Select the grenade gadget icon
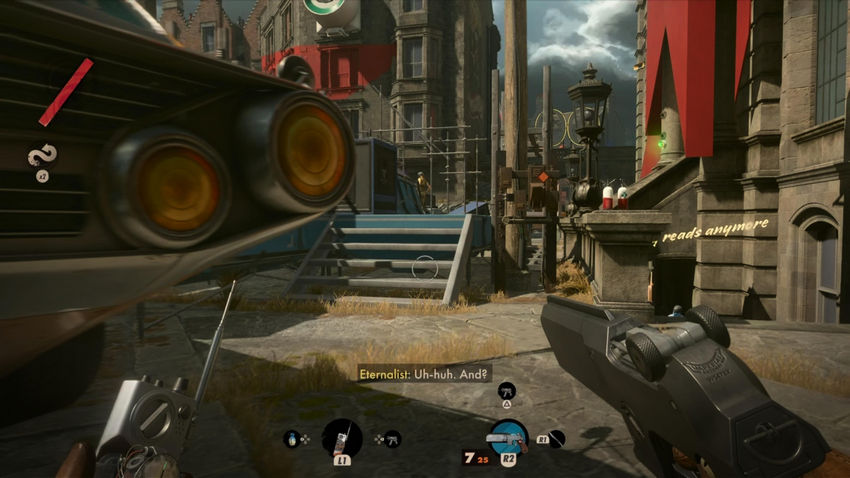The width and height of the screenshot is (850, 478). [x=294, y=438]
